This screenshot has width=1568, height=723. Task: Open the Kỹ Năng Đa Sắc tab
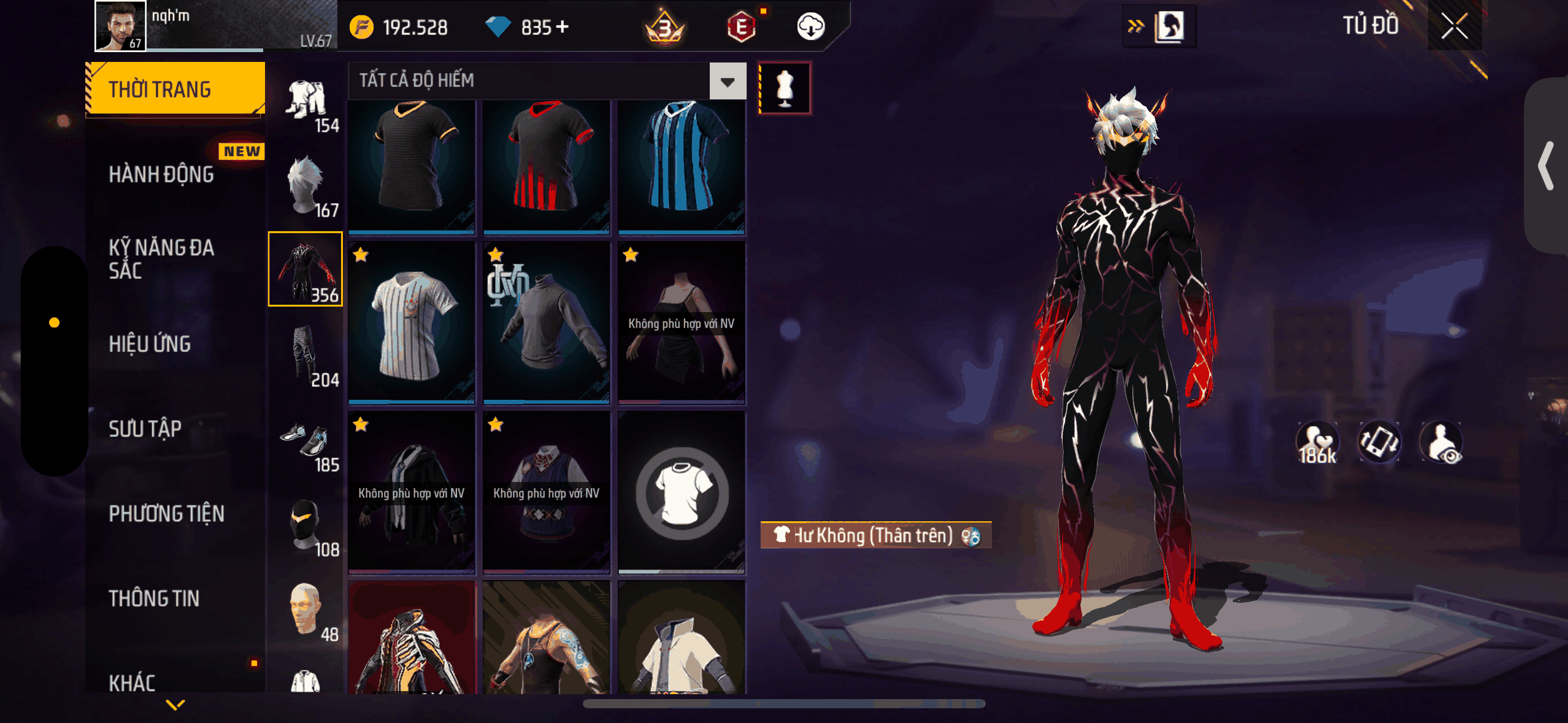pos(161,259)
